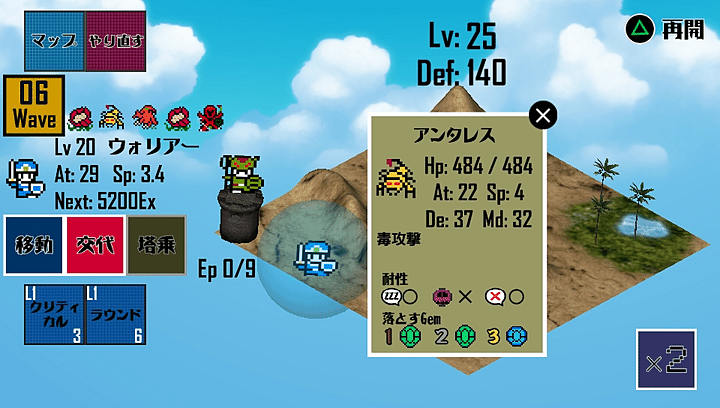Toggle the x2 game speed button
Screen dimensions: 720x408
(x=665, y=359)
